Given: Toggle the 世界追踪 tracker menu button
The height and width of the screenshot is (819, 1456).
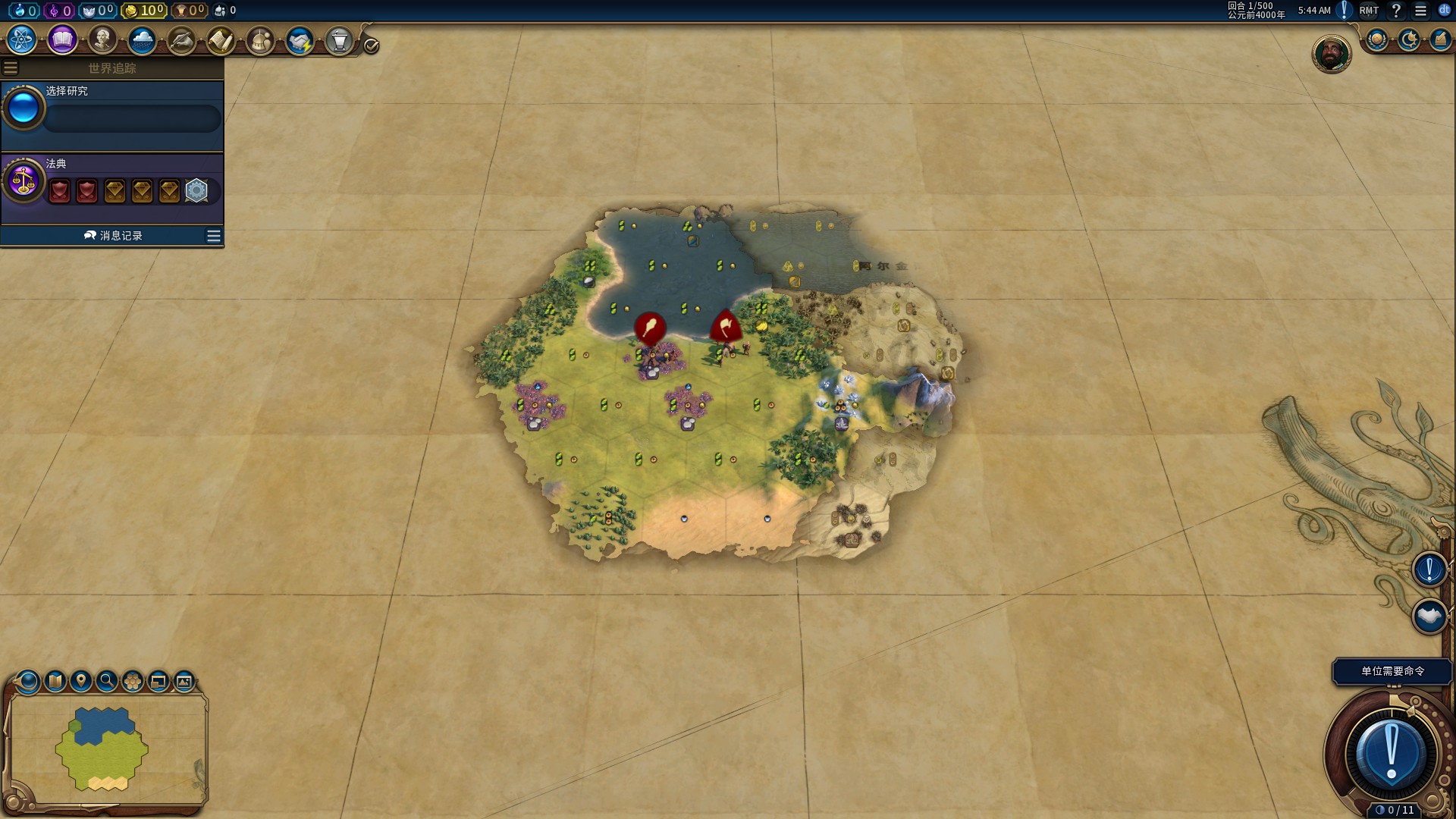Looking at the screenshot, I should pos(11,68).
